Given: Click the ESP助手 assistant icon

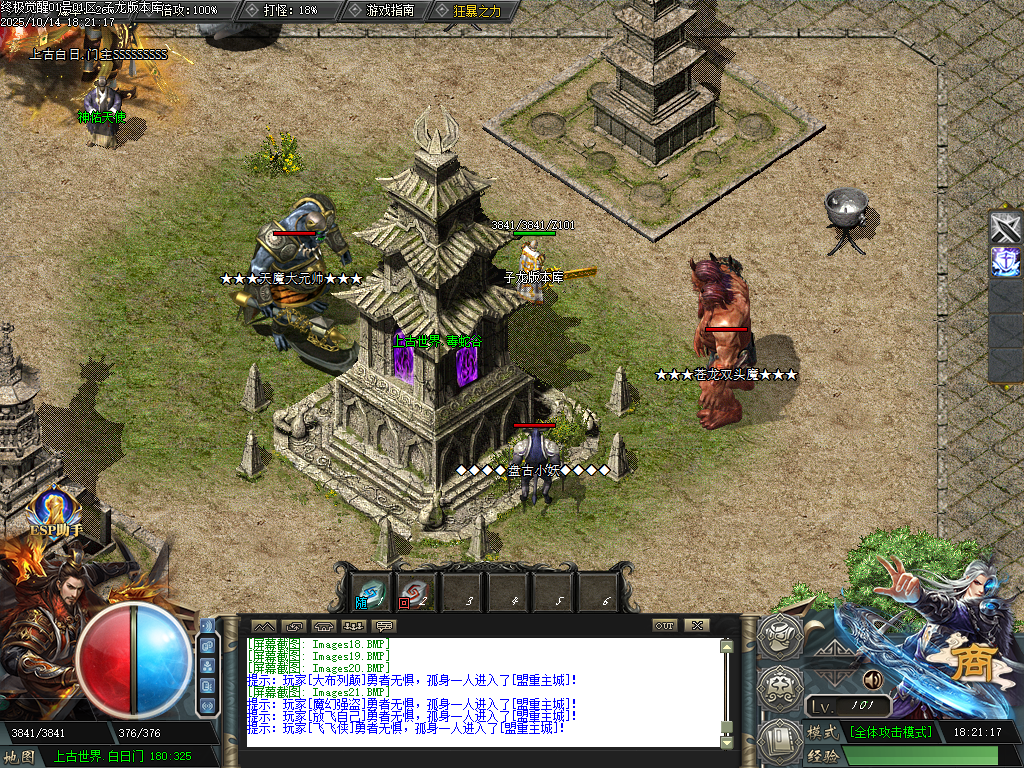Looking at the screenshot, I should (x=55, y=511).
